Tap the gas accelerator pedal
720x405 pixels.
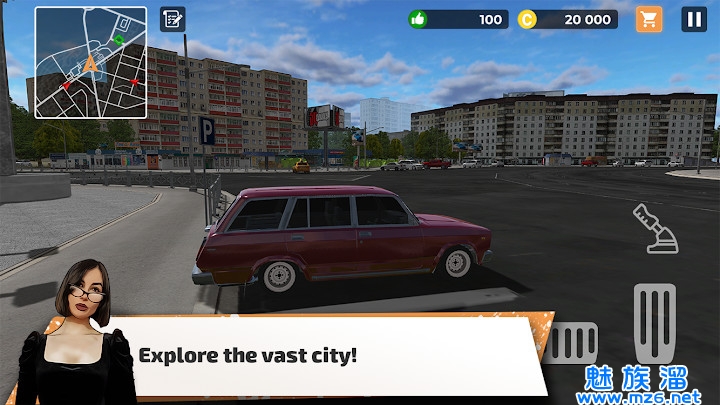pos(655,322)
